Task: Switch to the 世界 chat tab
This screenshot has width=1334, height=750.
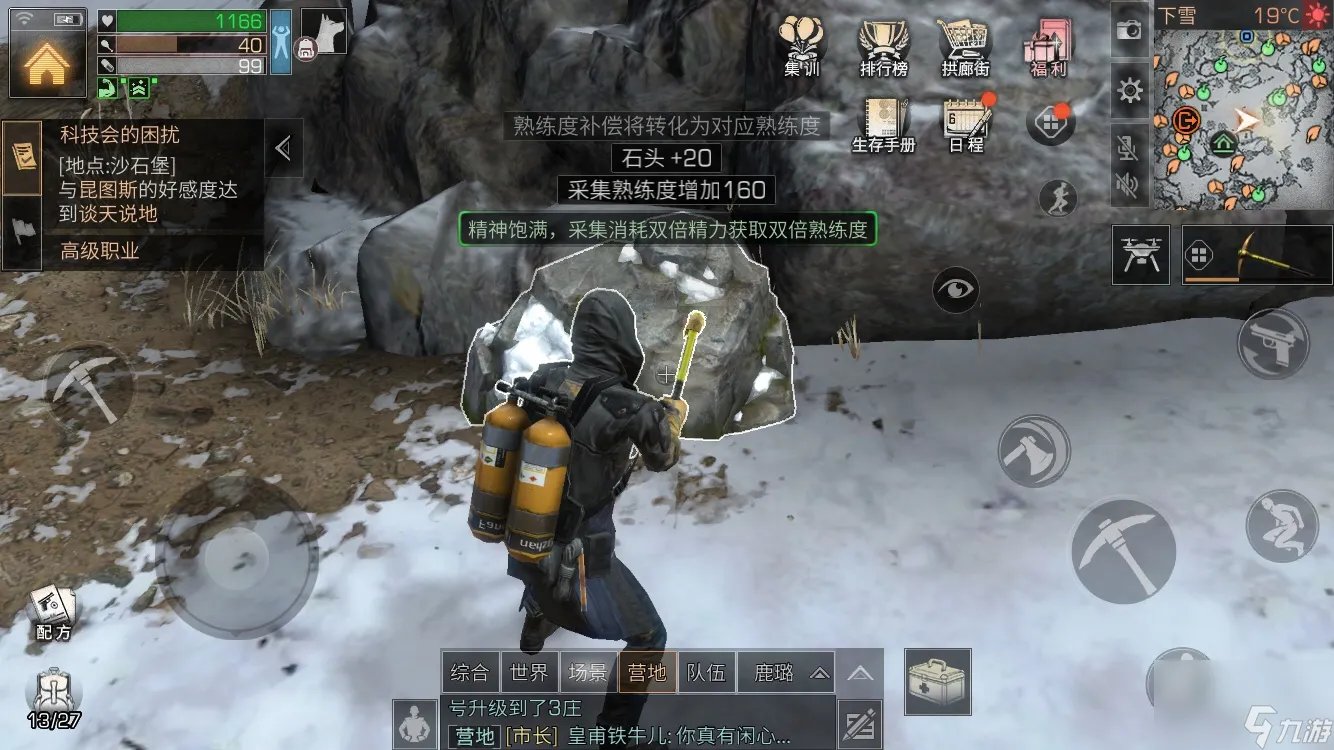Action: [x=528, y=673]
